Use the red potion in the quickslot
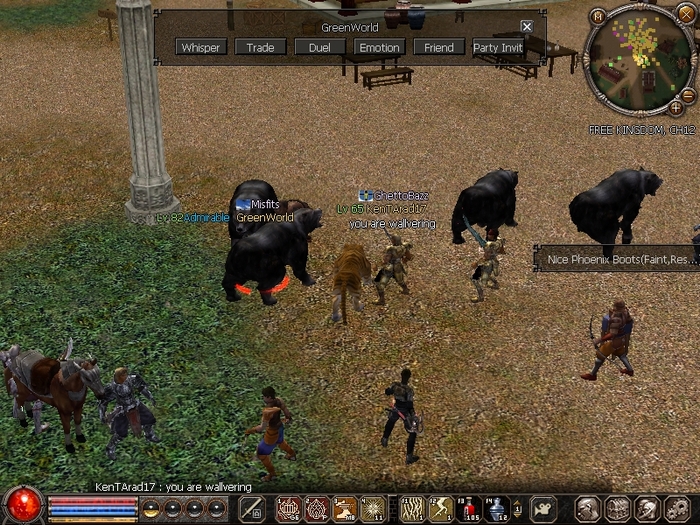Image resolution: width=700 pixels, height=525 pixels. pos(469,508)
